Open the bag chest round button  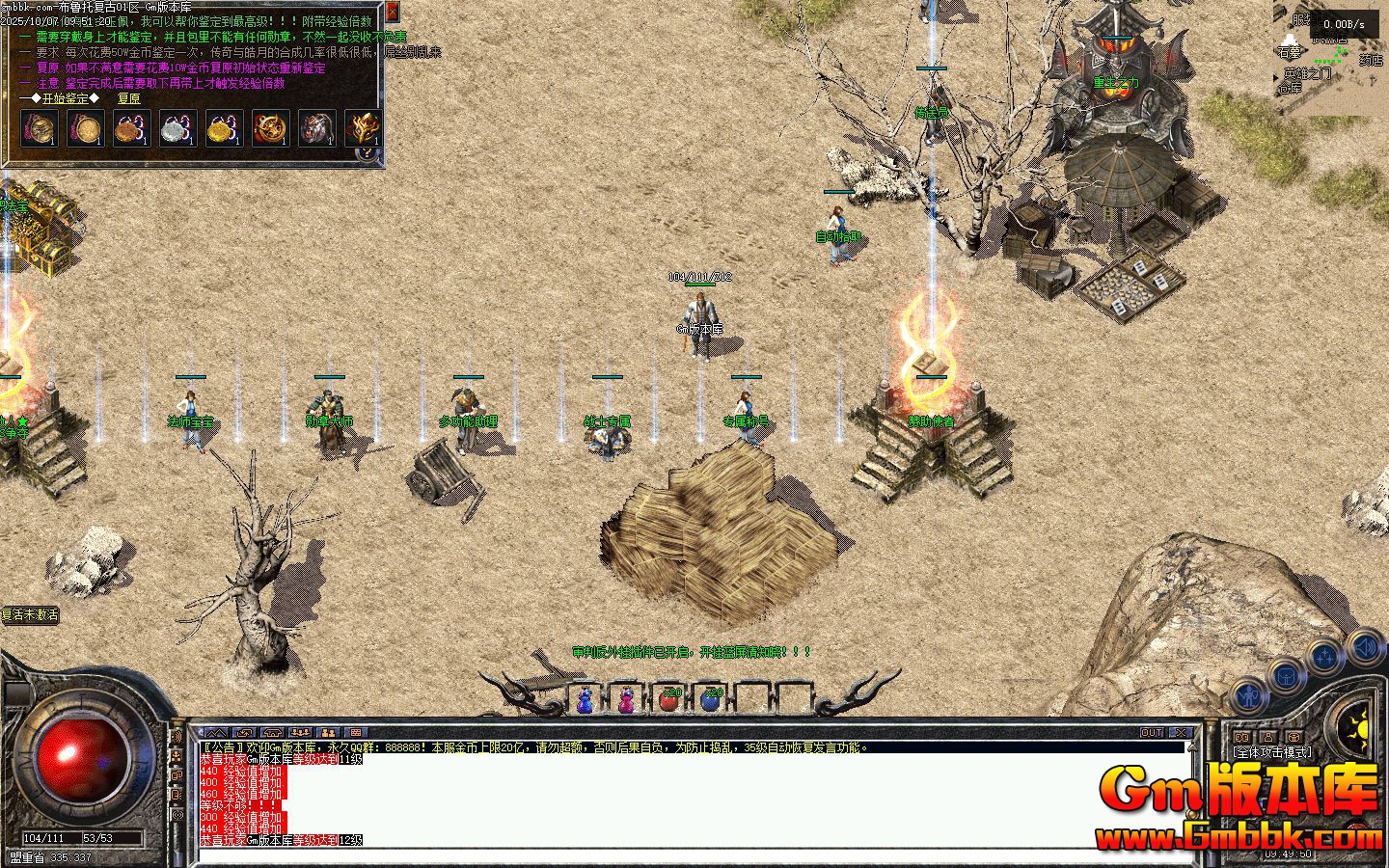1288,674
